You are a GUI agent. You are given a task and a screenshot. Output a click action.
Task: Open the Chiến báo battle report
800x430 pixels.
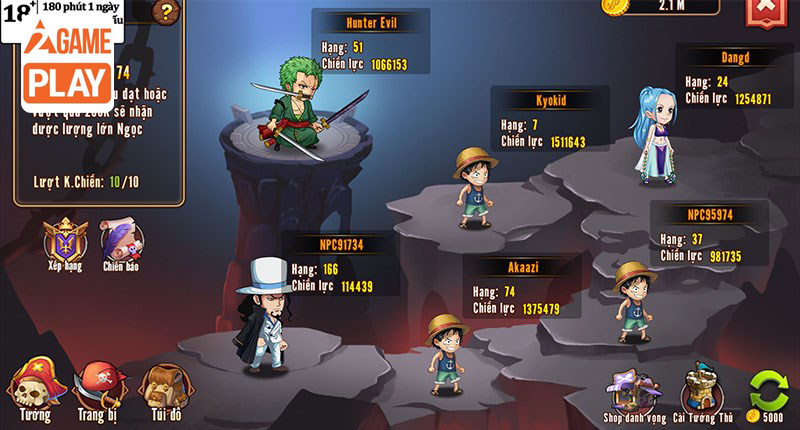pos(121,242)
